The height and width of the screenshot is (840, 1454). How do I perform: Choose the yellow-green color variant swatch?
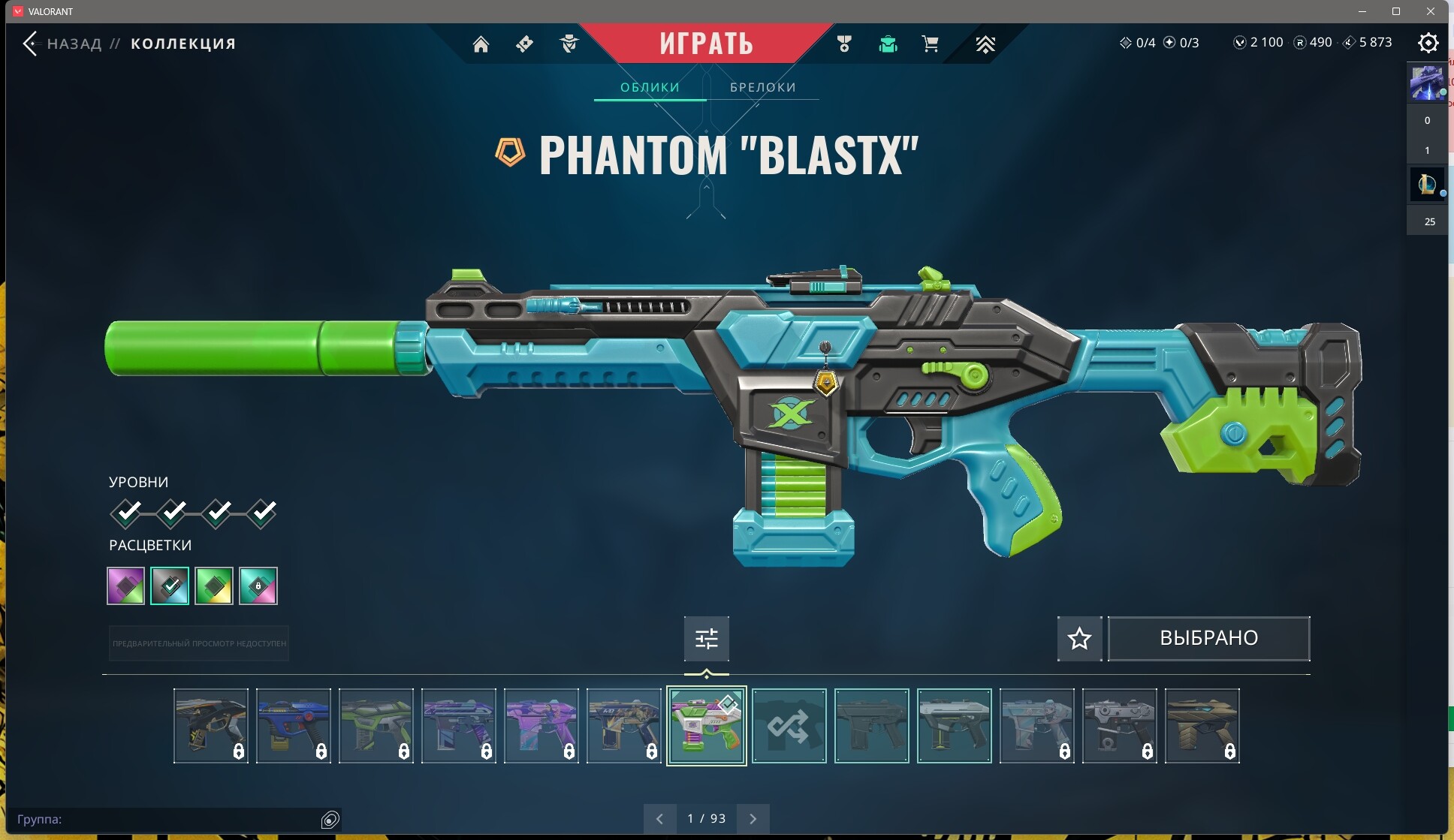tap(214, 586)
